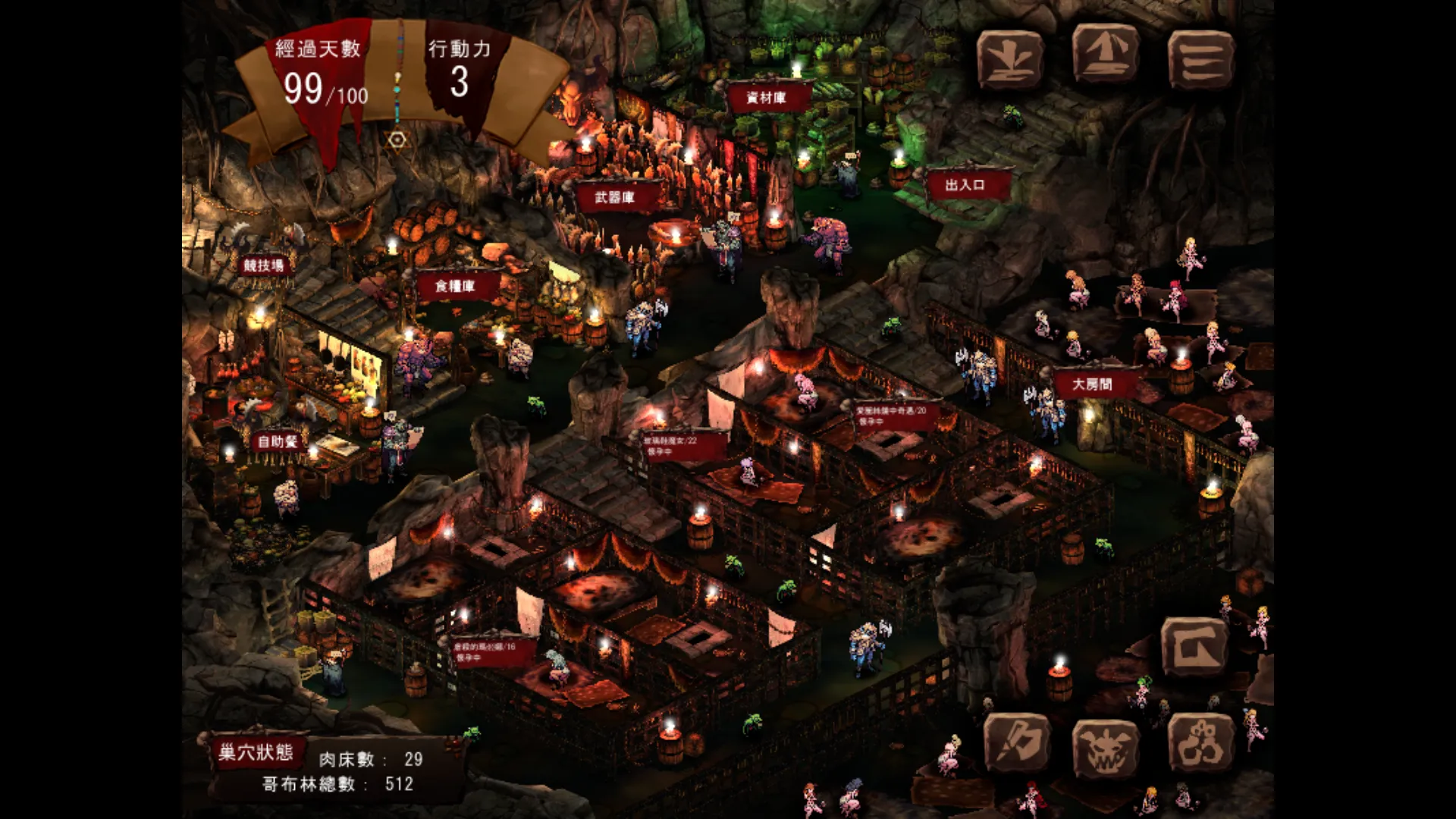This screenshot has height=819, width=1456.
Task: Select the 武器庫 armory label
Action: [x=614, y=198]
